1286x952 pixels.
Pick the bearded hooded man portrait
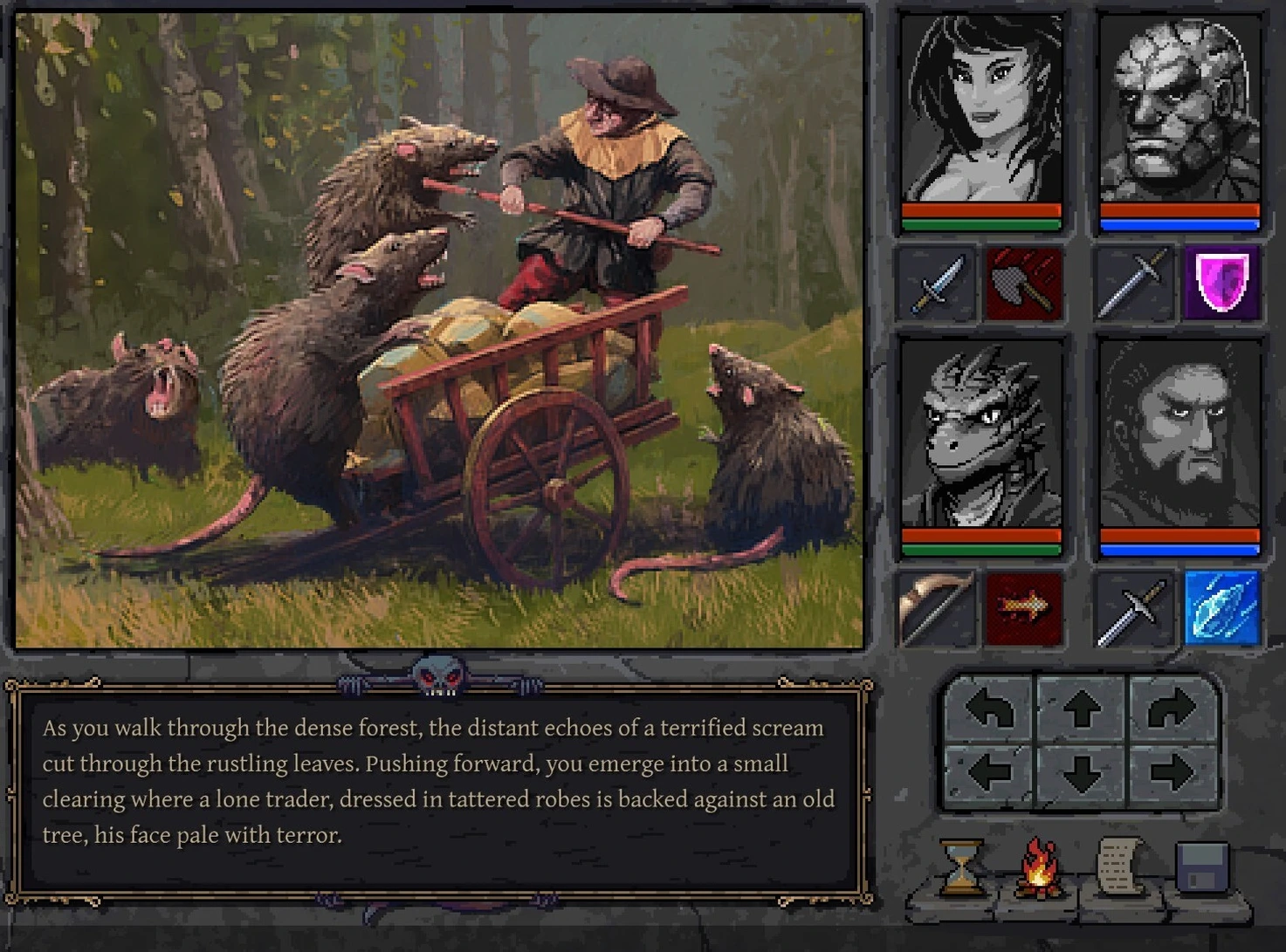tap(1179, 435)
